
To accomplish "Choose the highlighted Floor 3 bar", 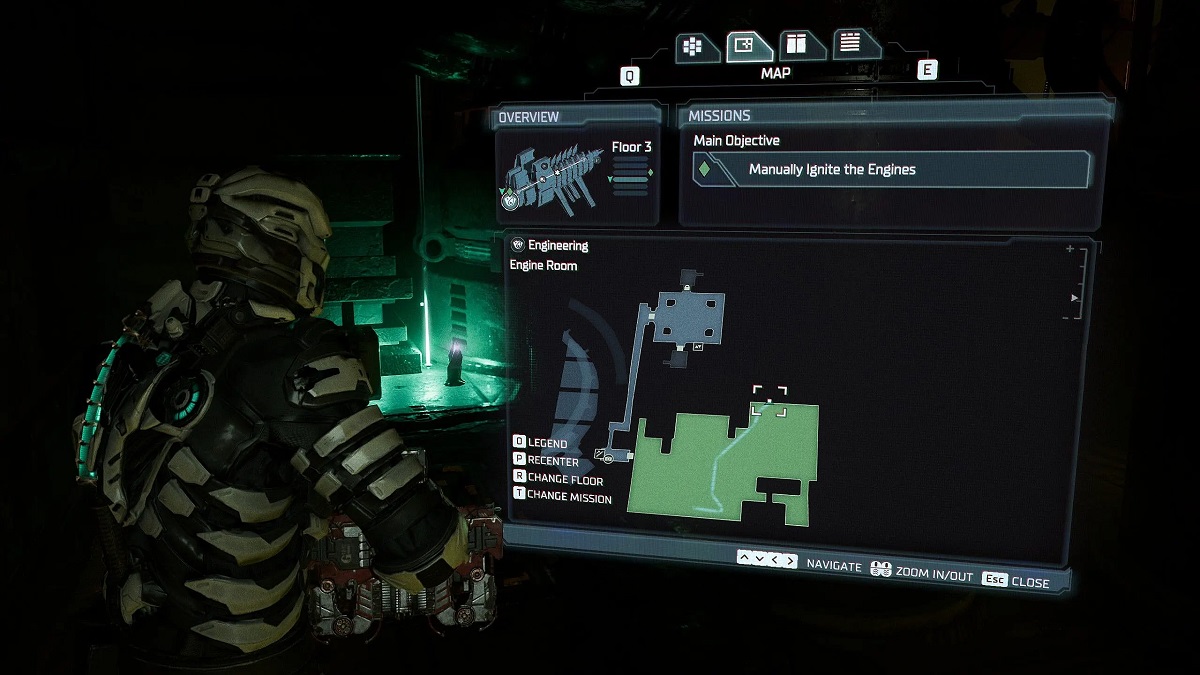I will 630,180.
